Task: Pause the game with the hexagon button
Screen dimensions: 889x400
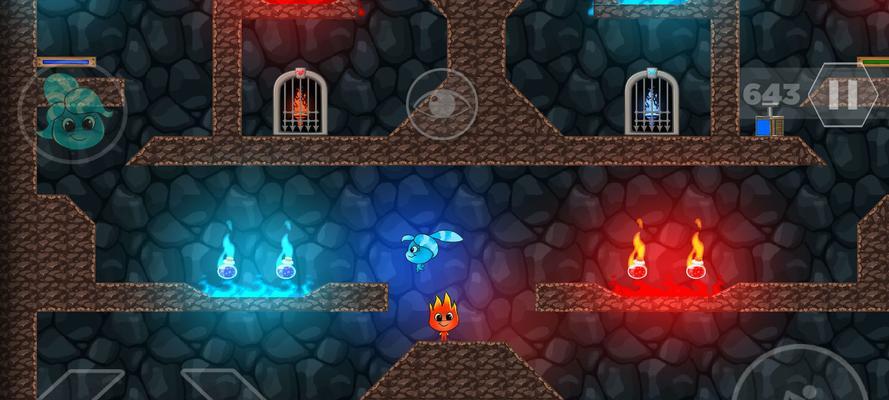Action: [843, 95]
